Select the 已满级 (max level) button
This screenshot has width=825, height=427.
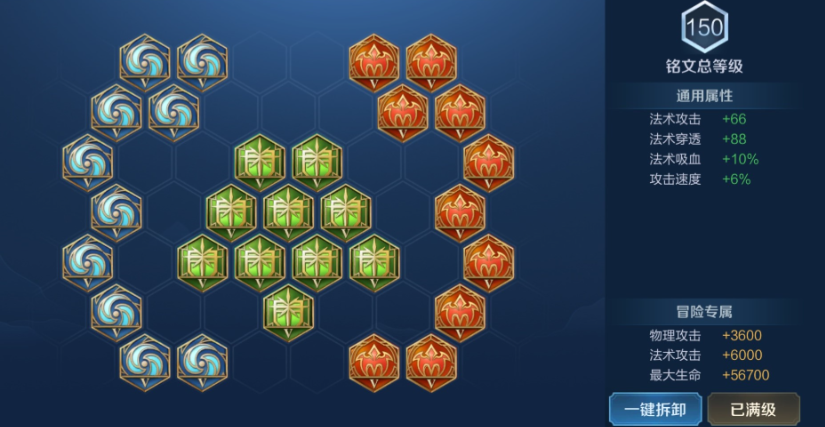(754, 409)
